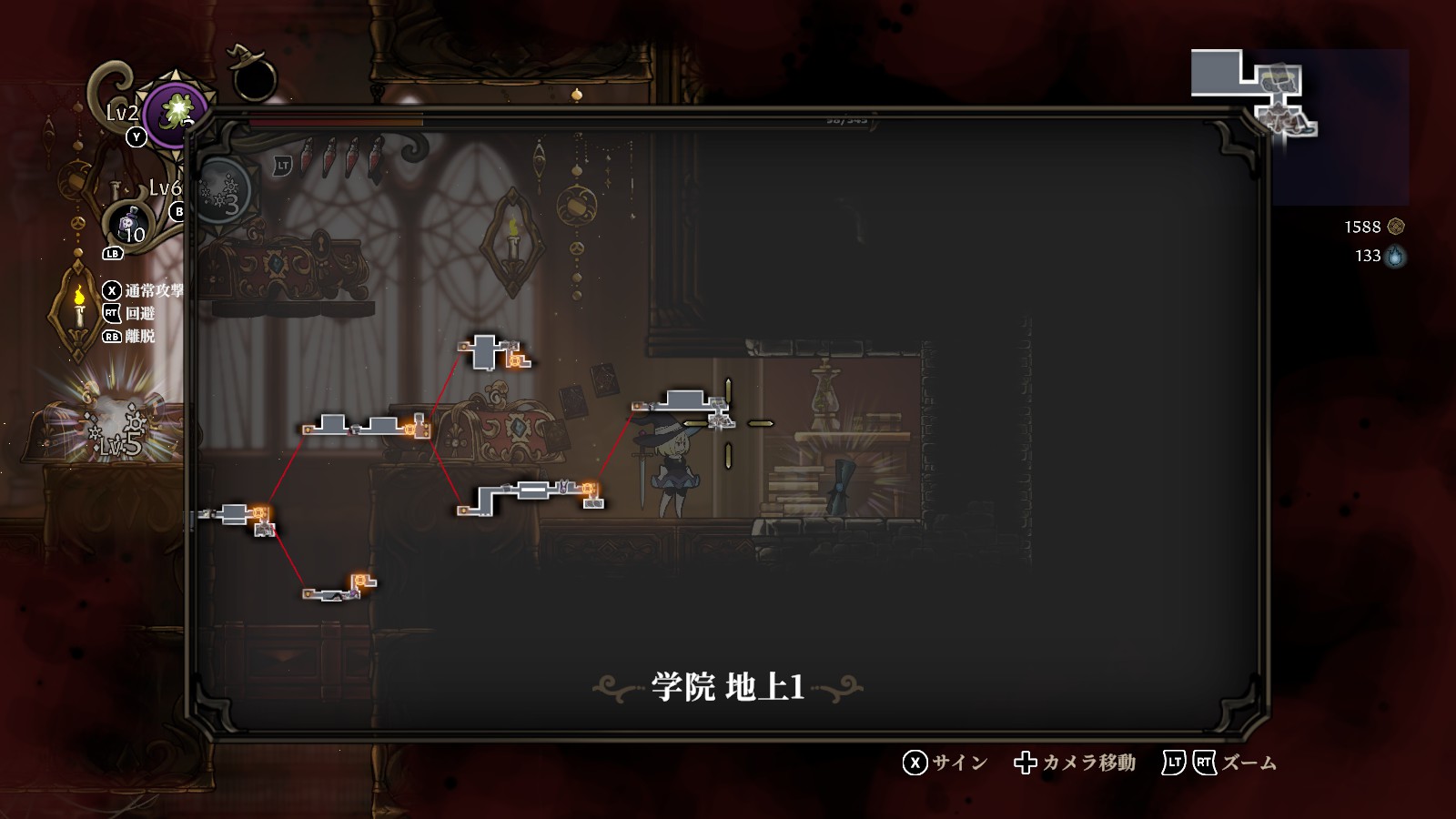Select the Lv6 bomb item with count 10

(129, 224)
